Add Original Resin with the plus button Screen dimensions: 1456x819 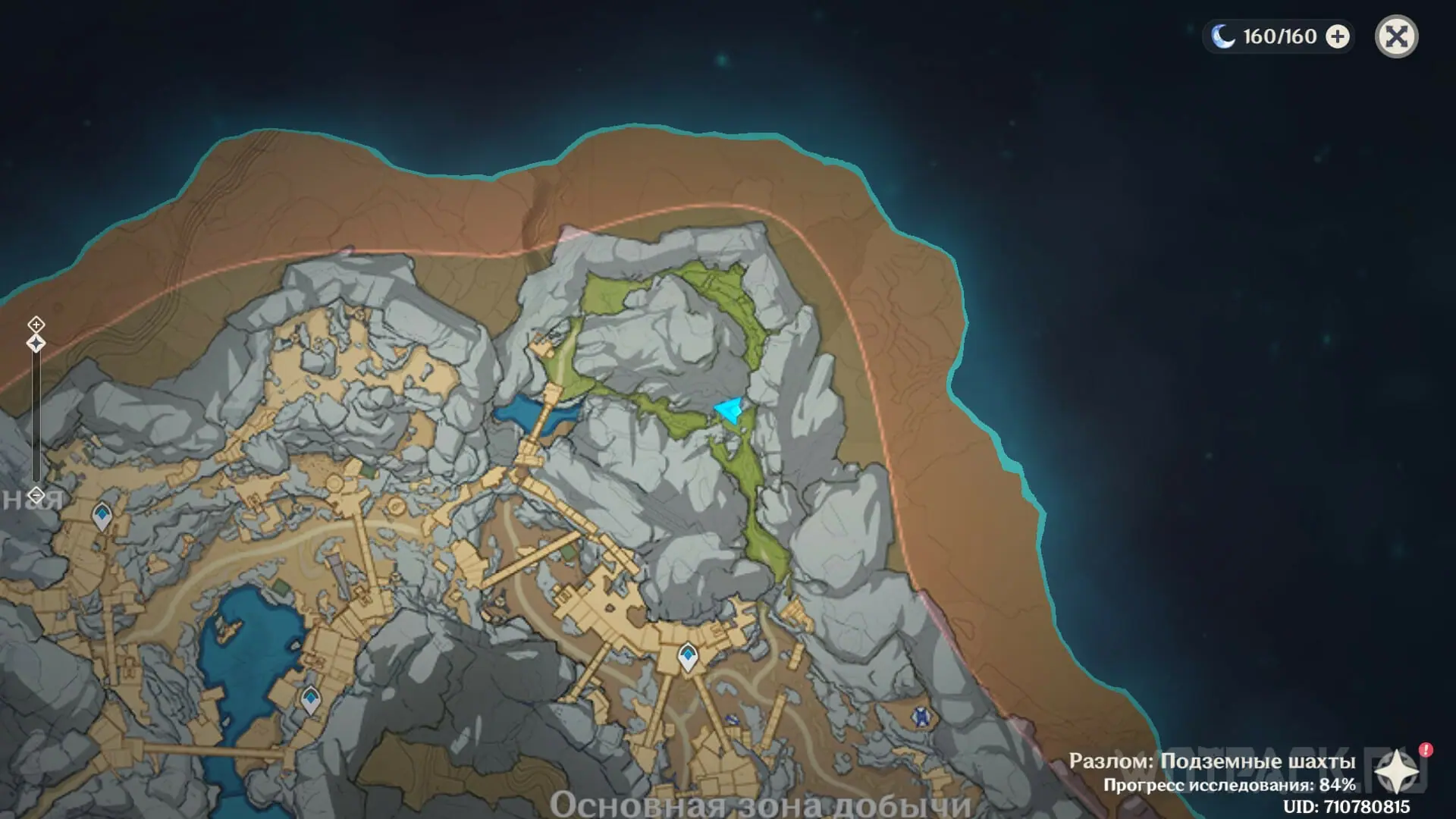tap(1338, 36)
